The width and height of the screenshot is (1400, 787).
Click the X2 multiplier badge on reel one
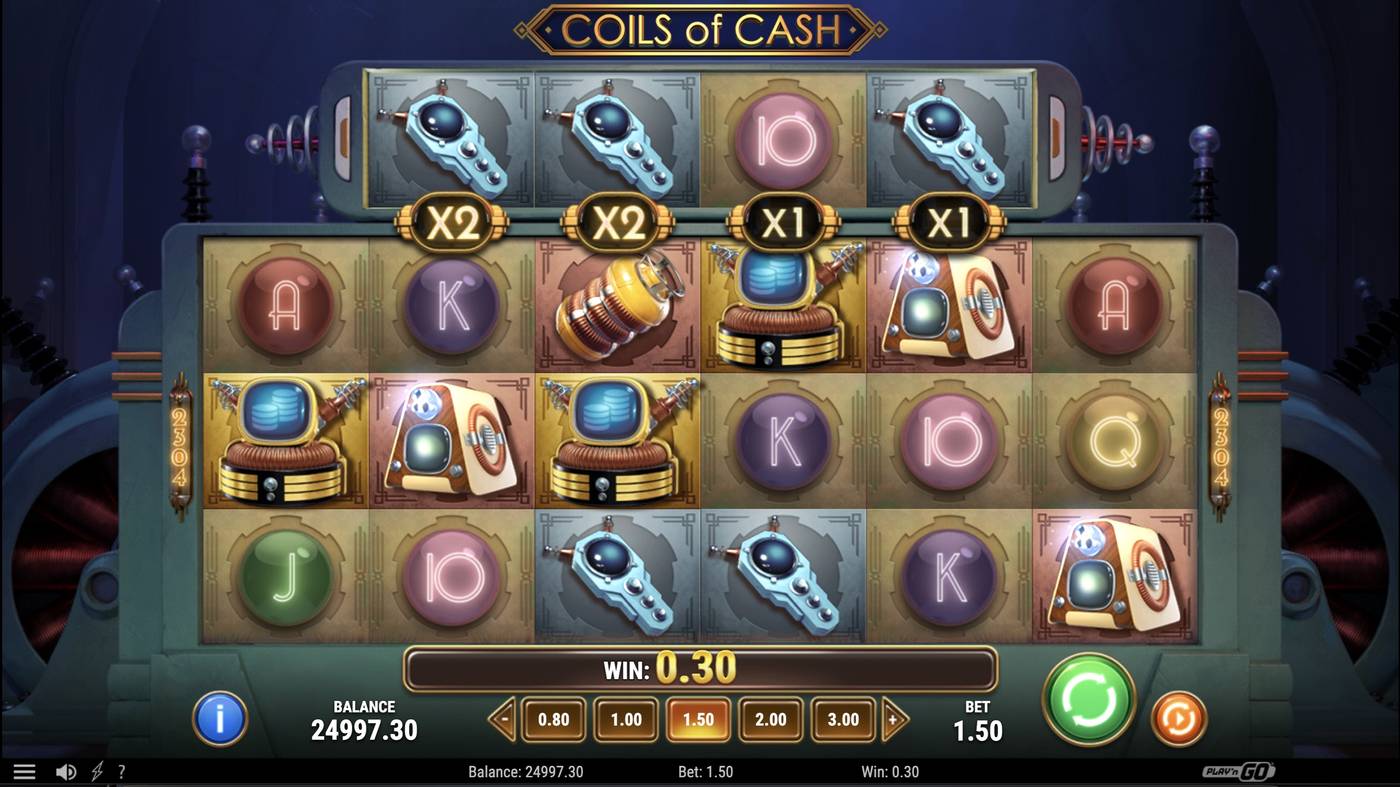[x=451, y=223]
